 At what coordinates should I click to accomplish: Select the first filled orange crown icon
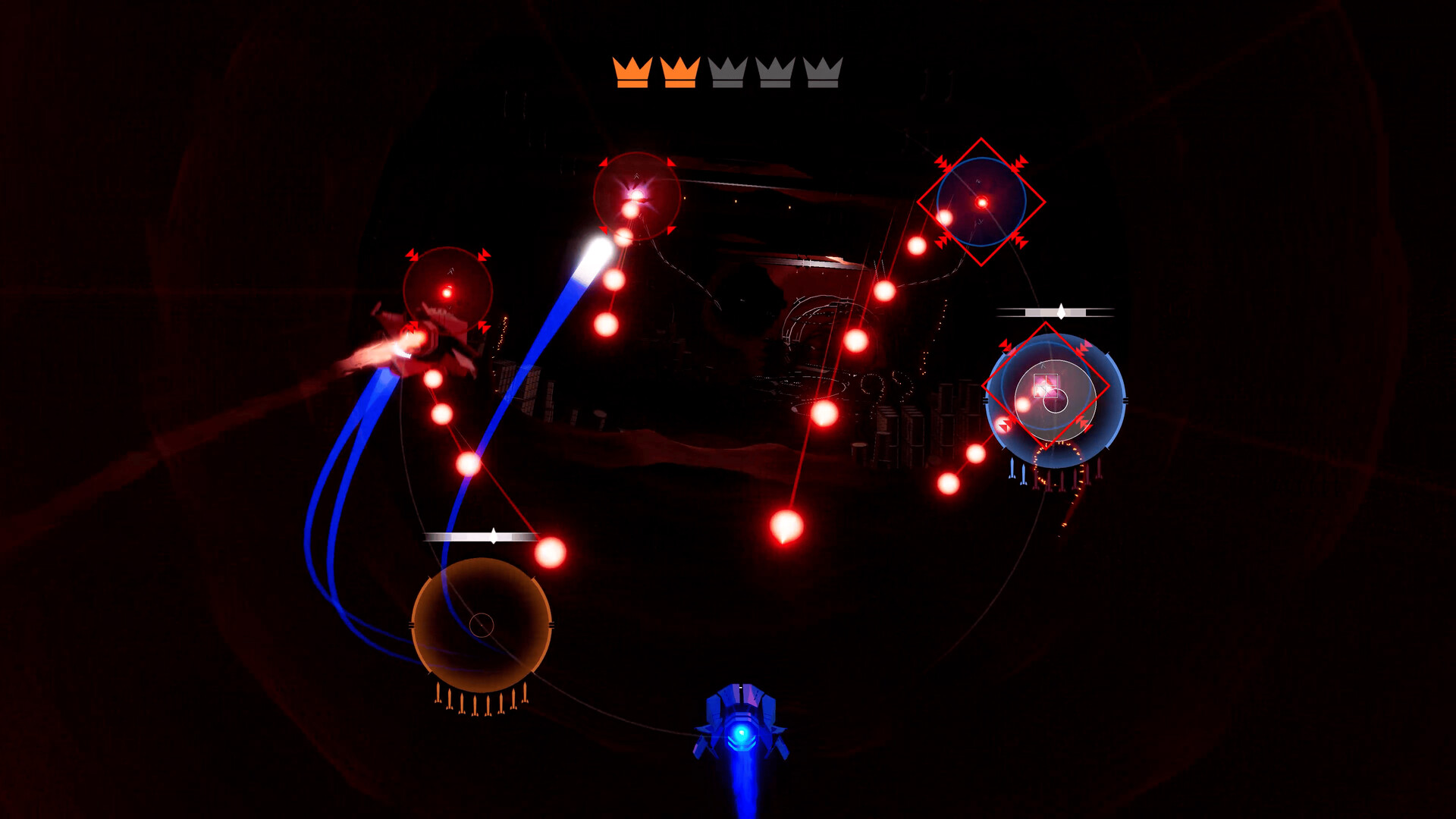(633, 72)
